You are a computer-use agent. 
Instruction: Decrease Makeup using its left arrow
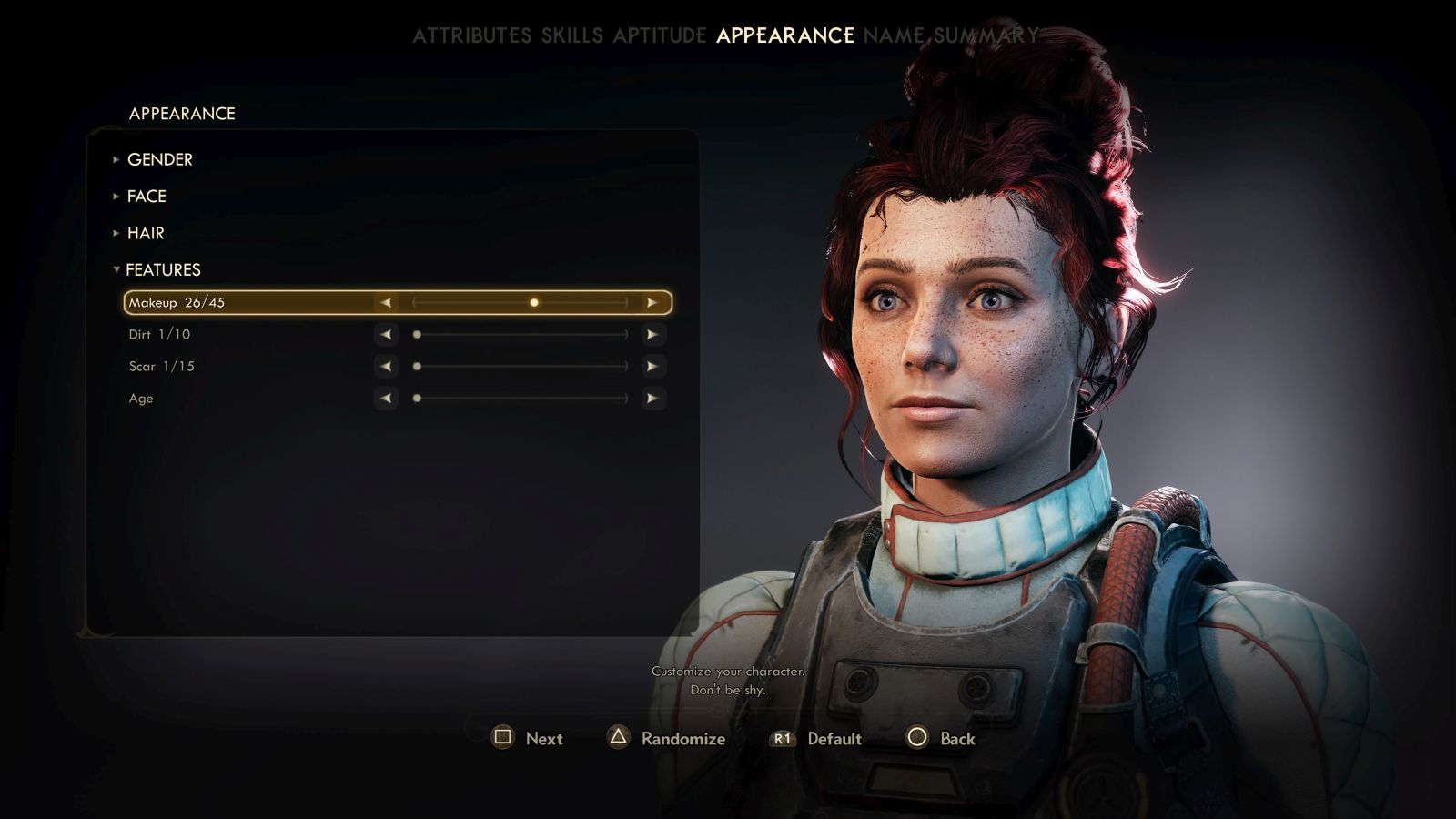pos(386,302)
